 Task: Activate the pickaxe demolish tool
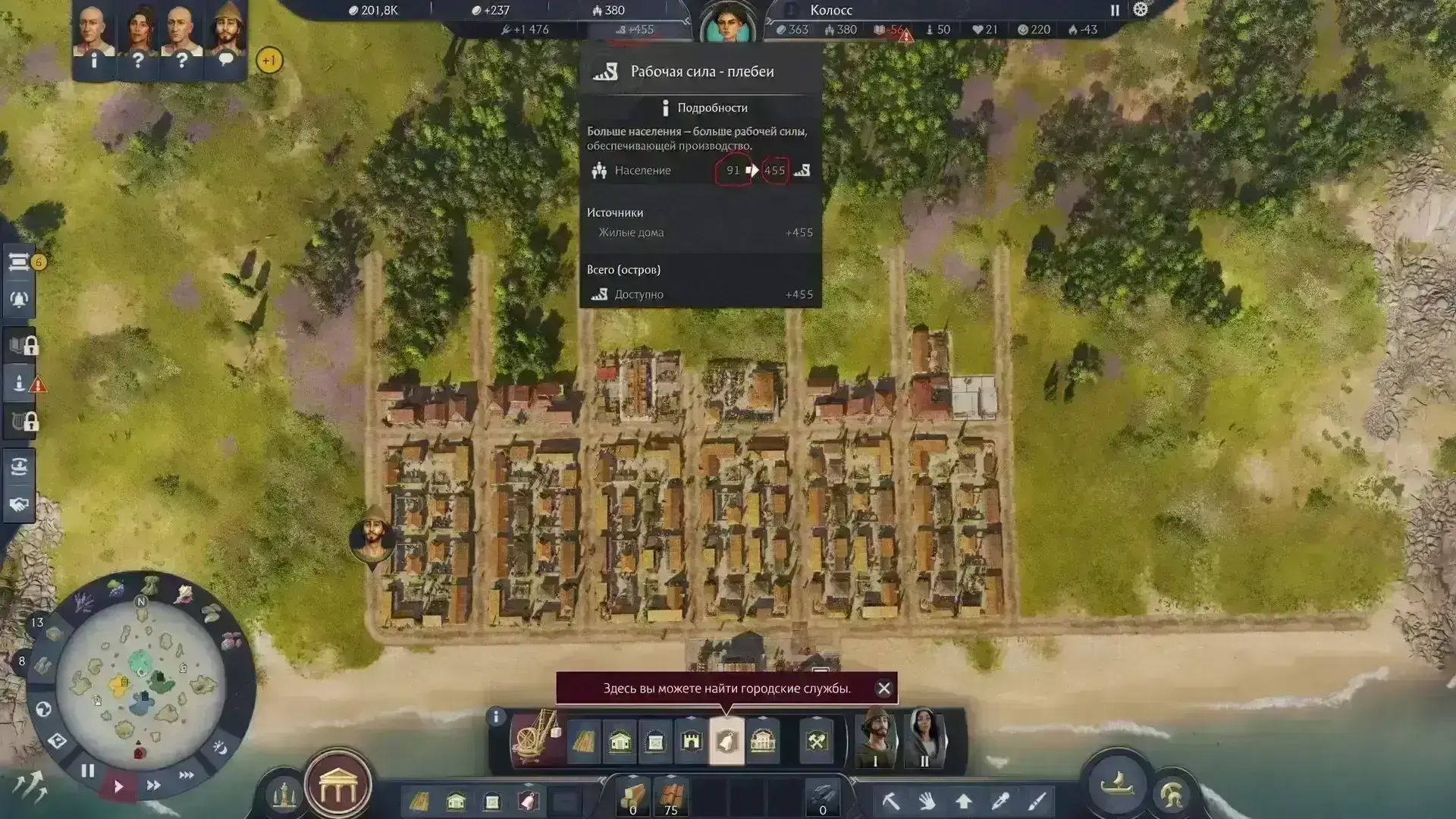click(890, 801)
